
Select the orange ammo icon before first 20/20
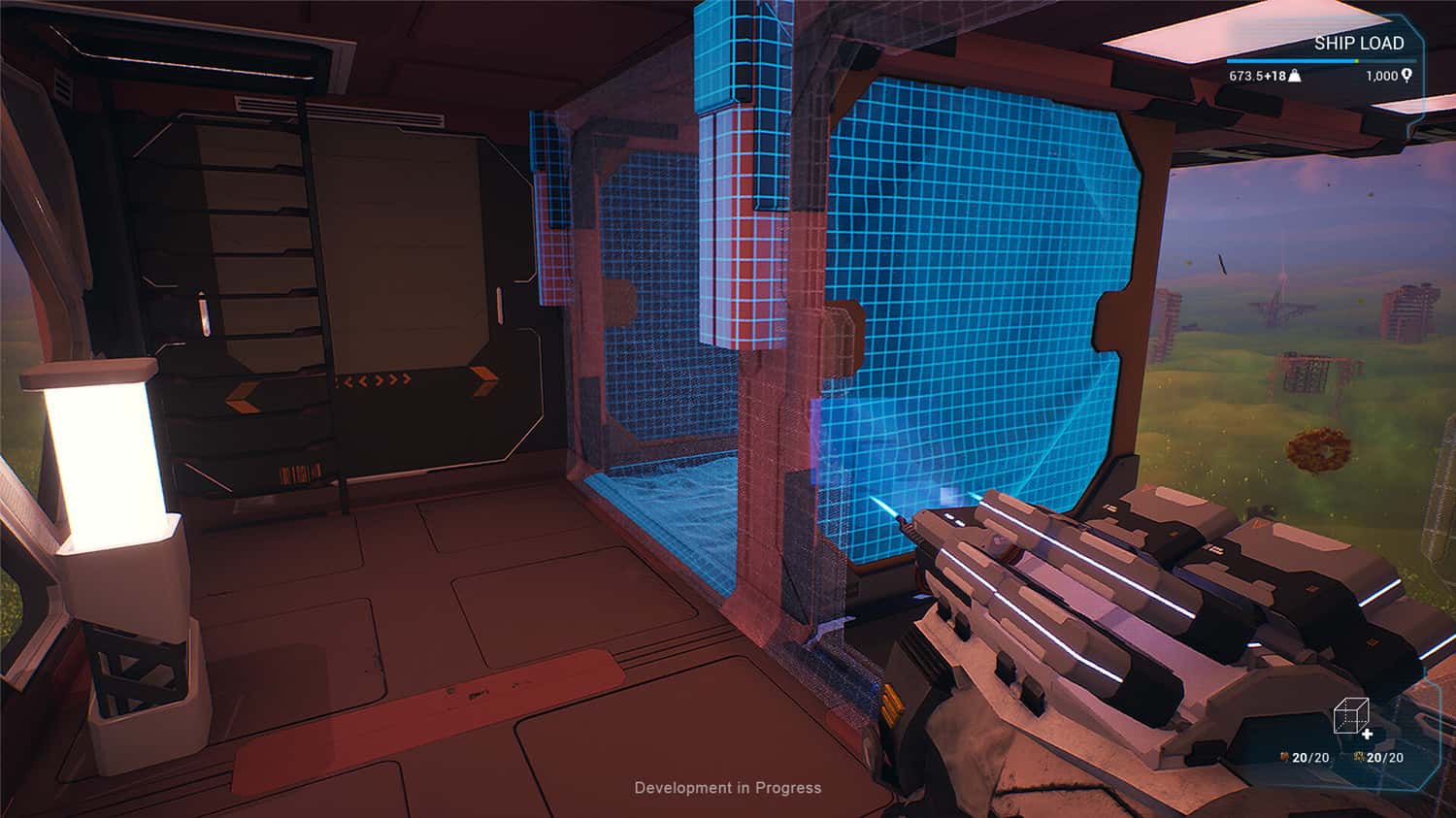tap(1284, 756)
